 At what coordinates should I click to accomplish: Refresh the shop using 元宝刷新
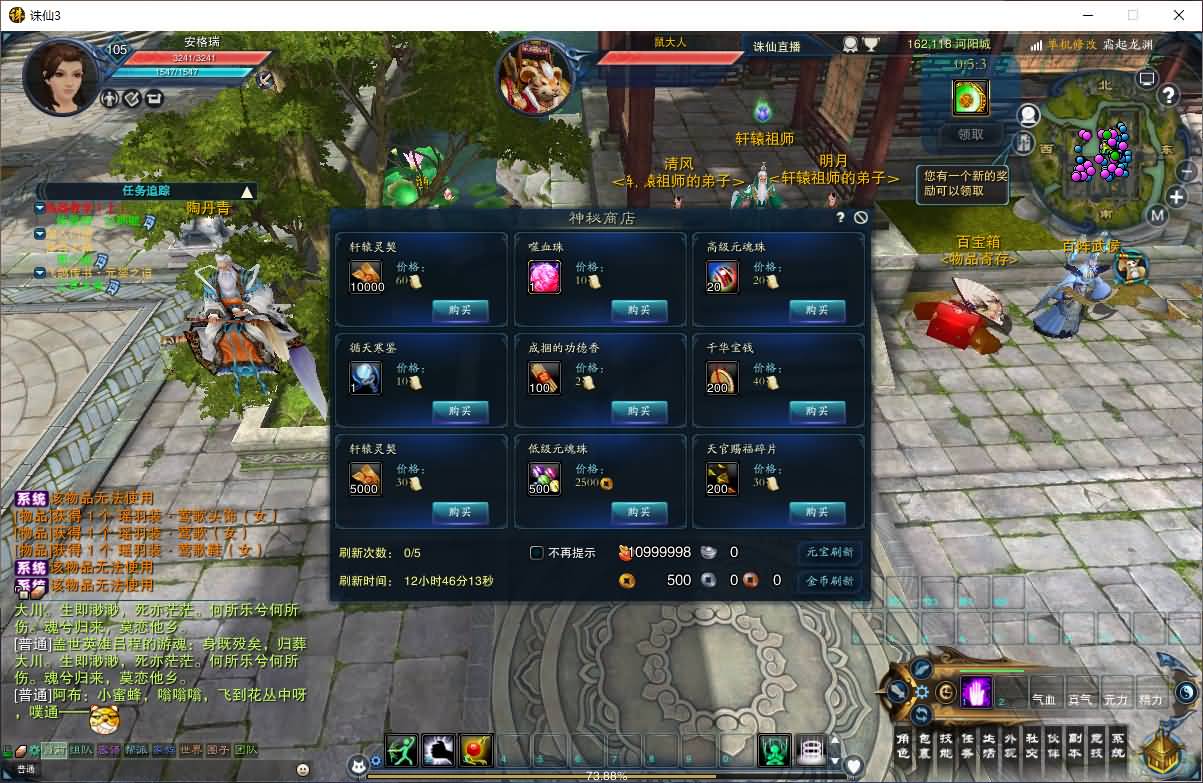click(x=829, y=552)
